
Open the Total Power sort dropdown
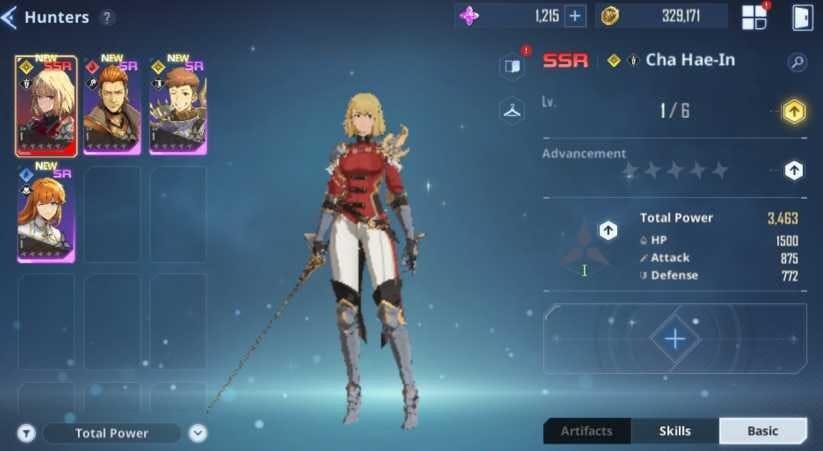coord(198,433)
